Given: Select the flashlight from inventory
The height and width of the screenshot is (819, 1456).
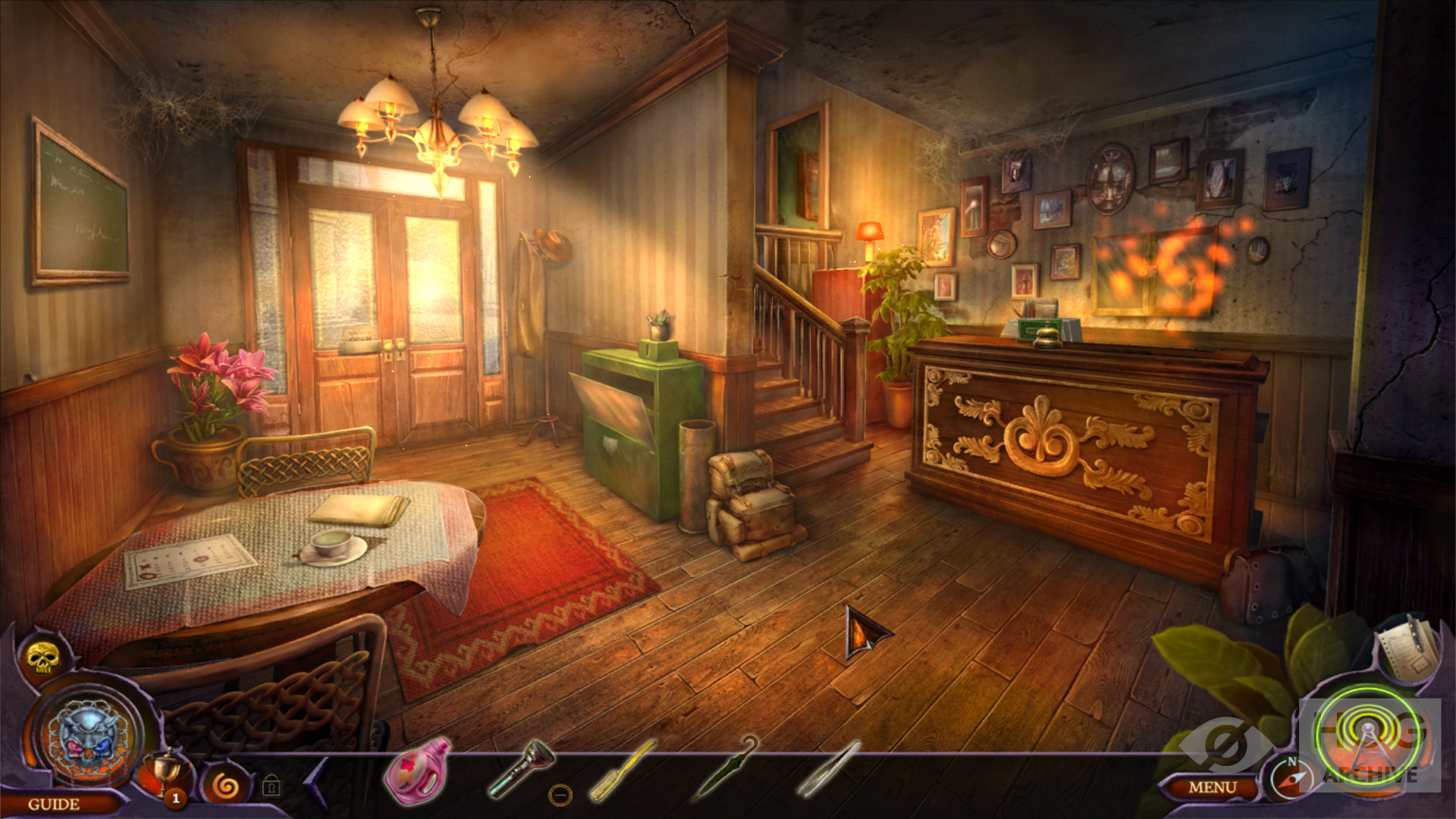Looking at the screenshot, I should point(520,767).
